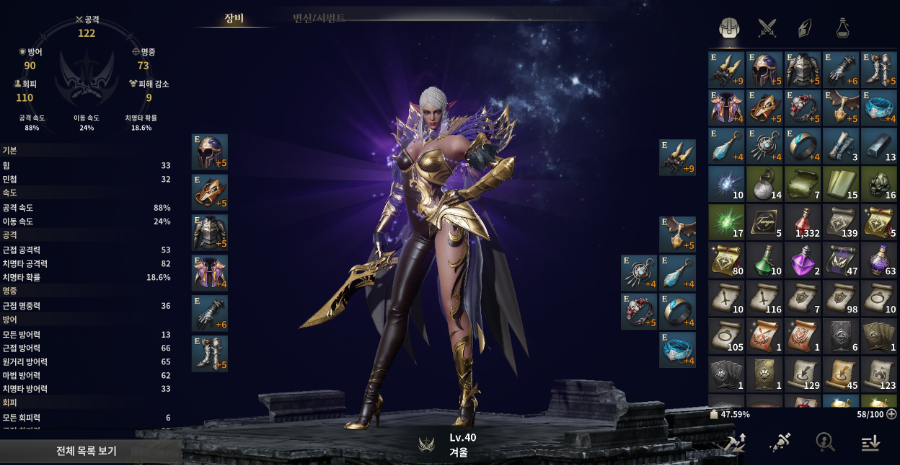Image resolution: width=900 pixels, height=465 pixels.
Task: Select the helmet inventory category tab
Action: [730, 28]
